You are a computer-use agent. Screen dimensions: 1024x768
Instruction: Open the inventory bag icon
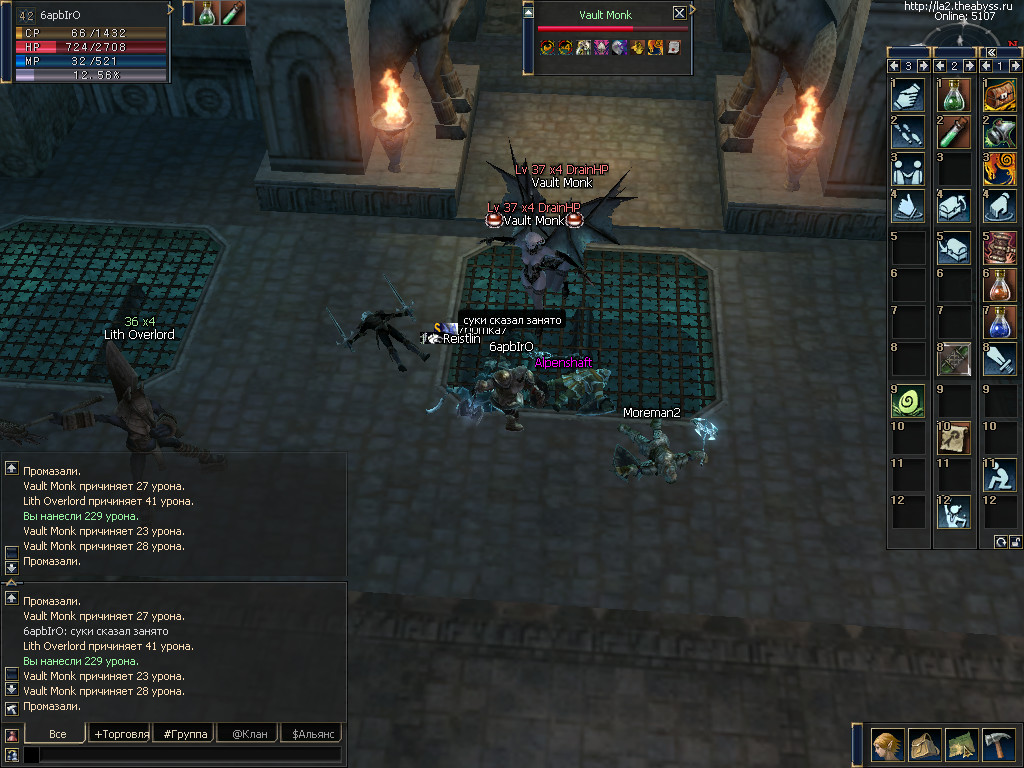tap(925, 744)
